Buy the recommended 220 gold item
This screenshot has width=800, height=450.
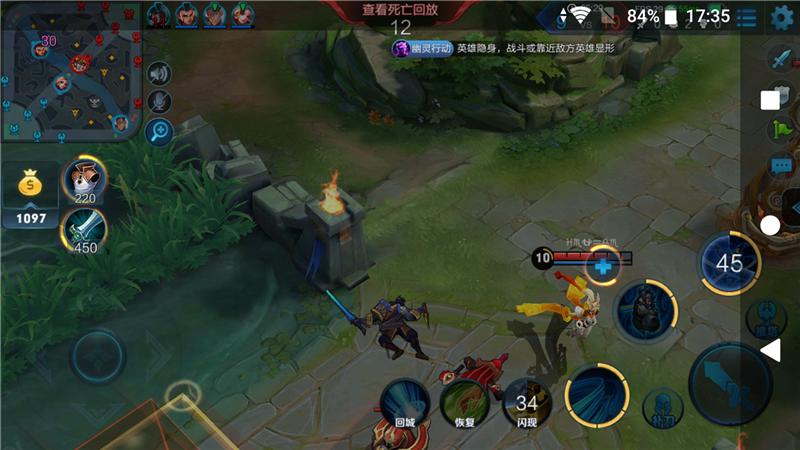84,180
